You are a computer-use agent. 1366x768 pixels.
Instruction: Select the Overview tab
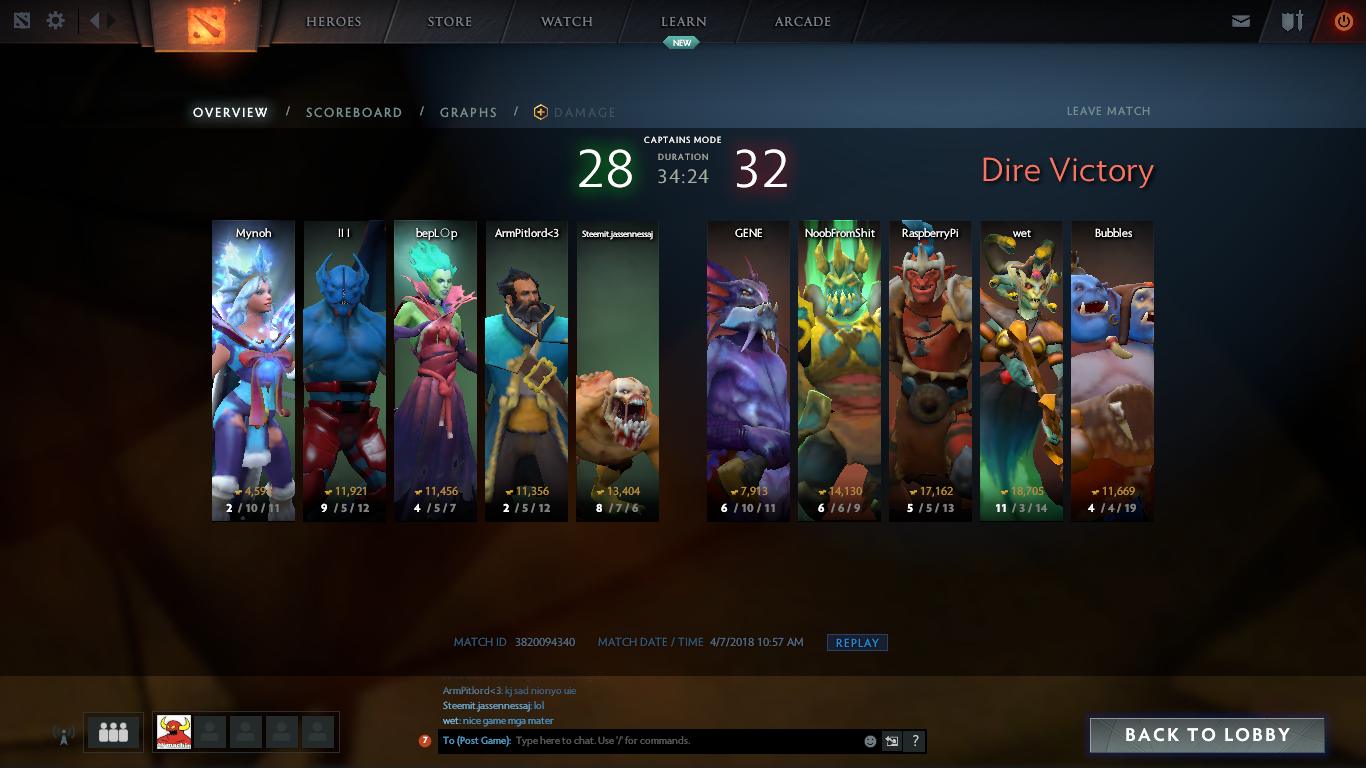point(230,113)
